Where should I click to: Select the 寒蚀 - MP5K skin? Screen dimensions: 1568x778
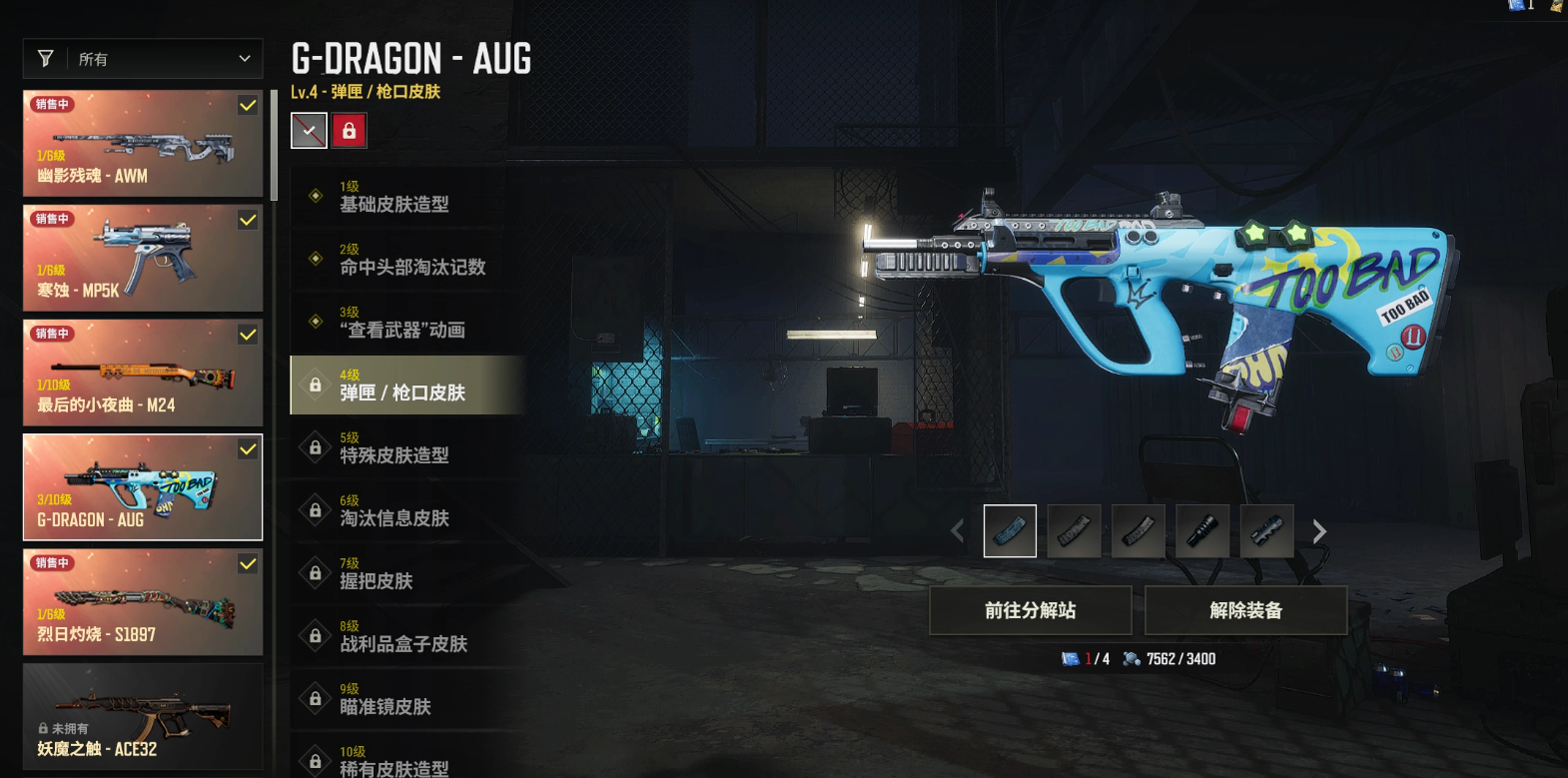pos(143,258)
